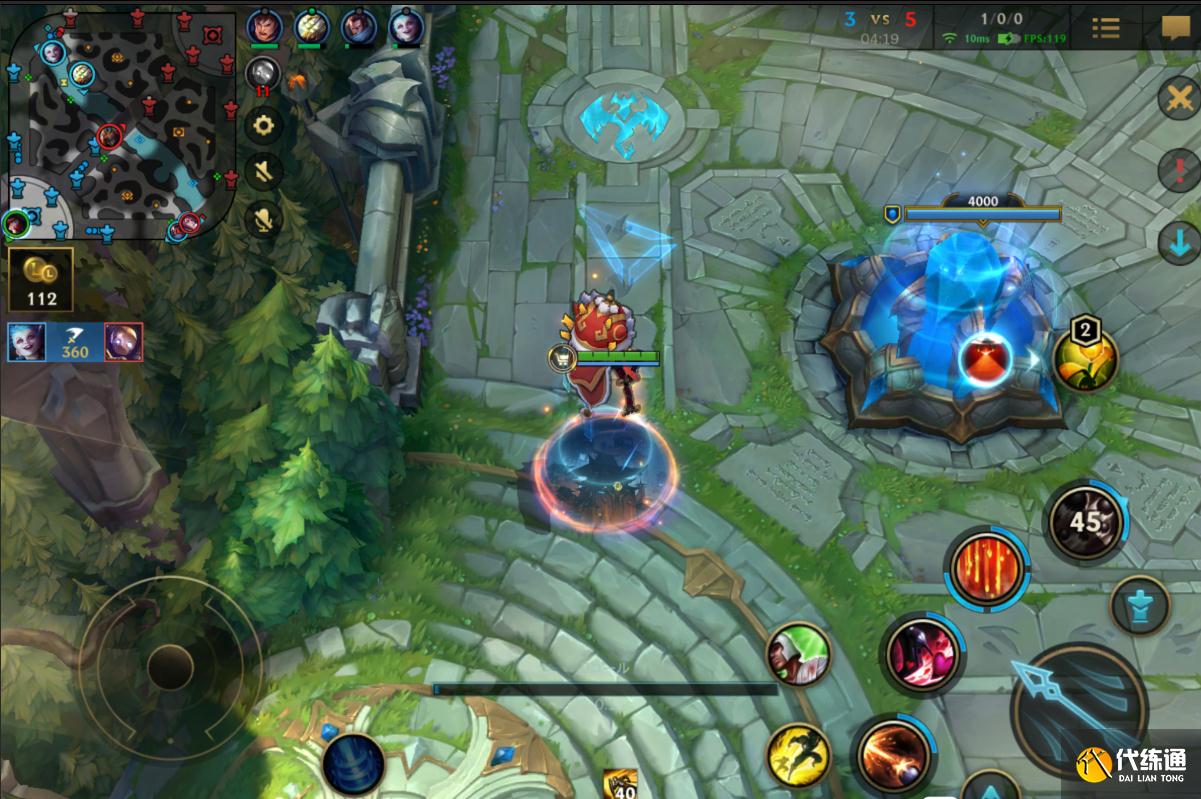This screenshot has width=1201, height=799.
Task: Use the yellow running figure summoner spell
Action: click(x=799, y=754)
